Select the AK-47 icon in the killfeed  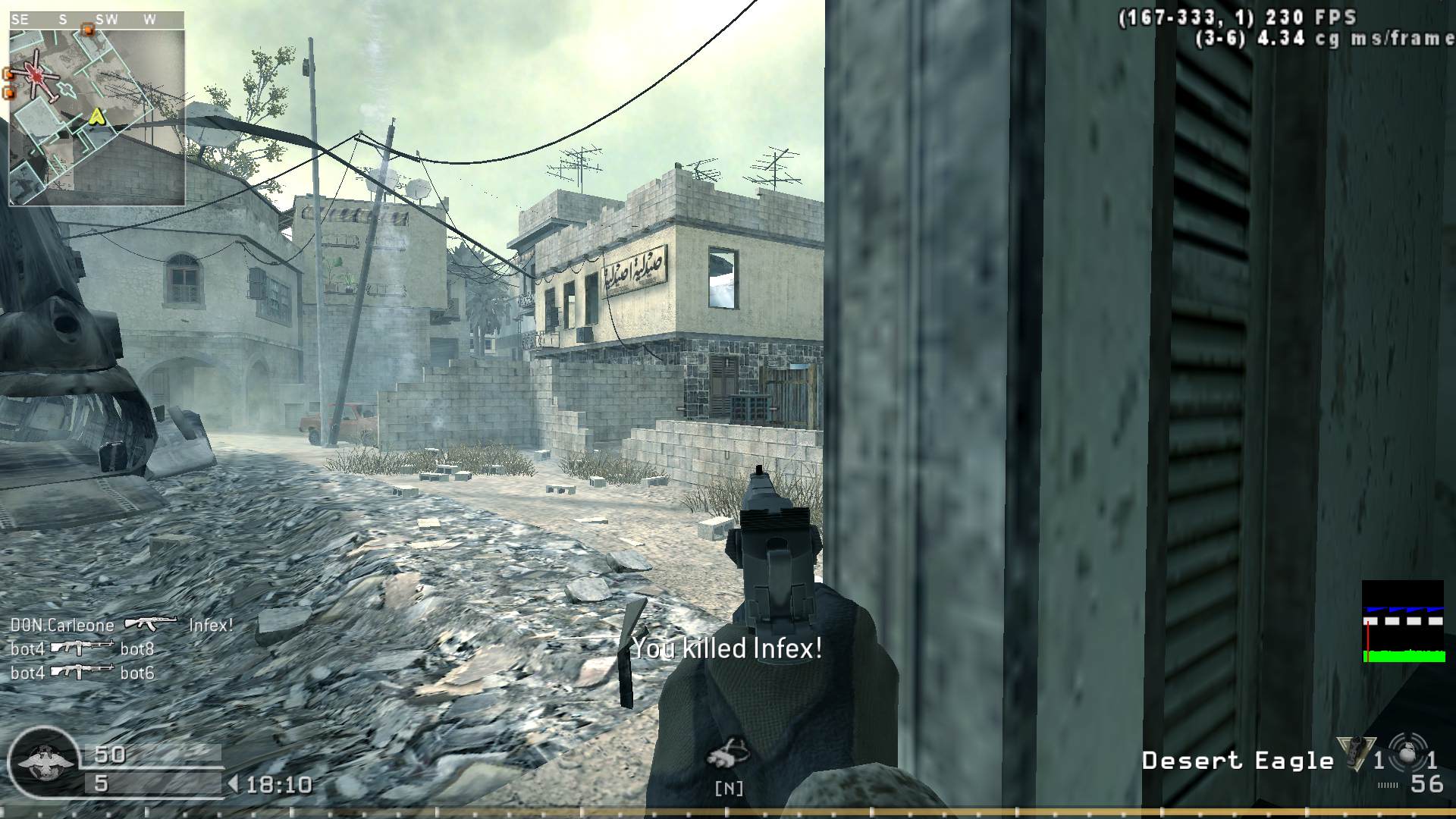[x=154, y=624]
